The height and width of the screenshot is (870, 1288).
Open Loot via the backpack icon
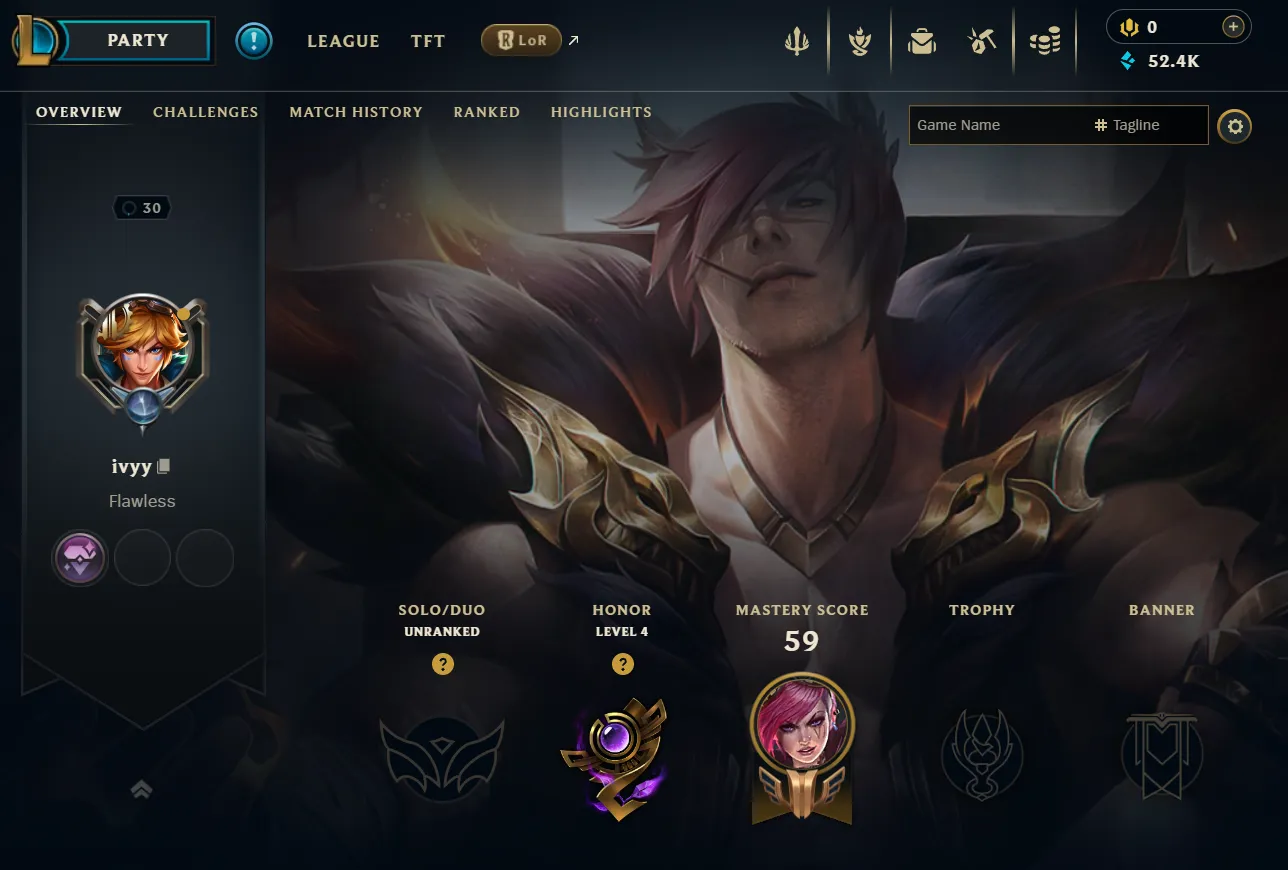pos(921,40)
